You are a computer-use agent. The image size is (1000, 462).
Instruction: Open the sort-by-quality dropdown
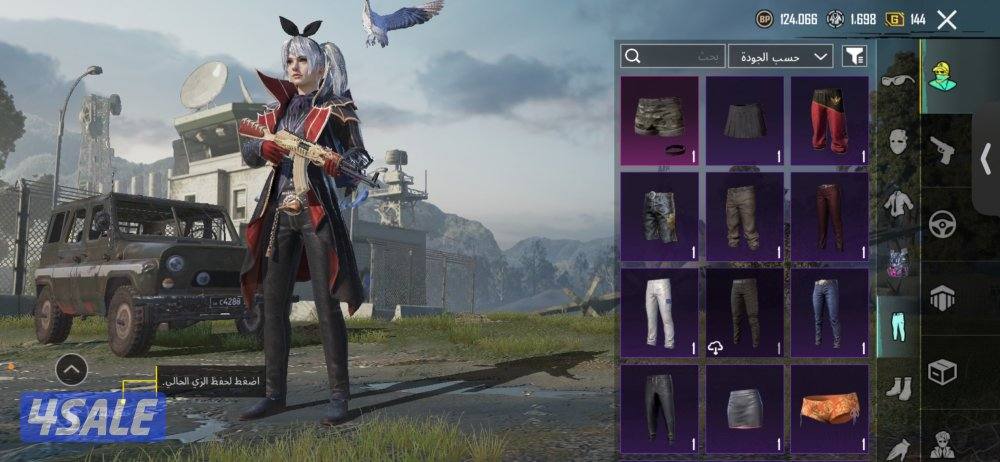click(781, 56)
